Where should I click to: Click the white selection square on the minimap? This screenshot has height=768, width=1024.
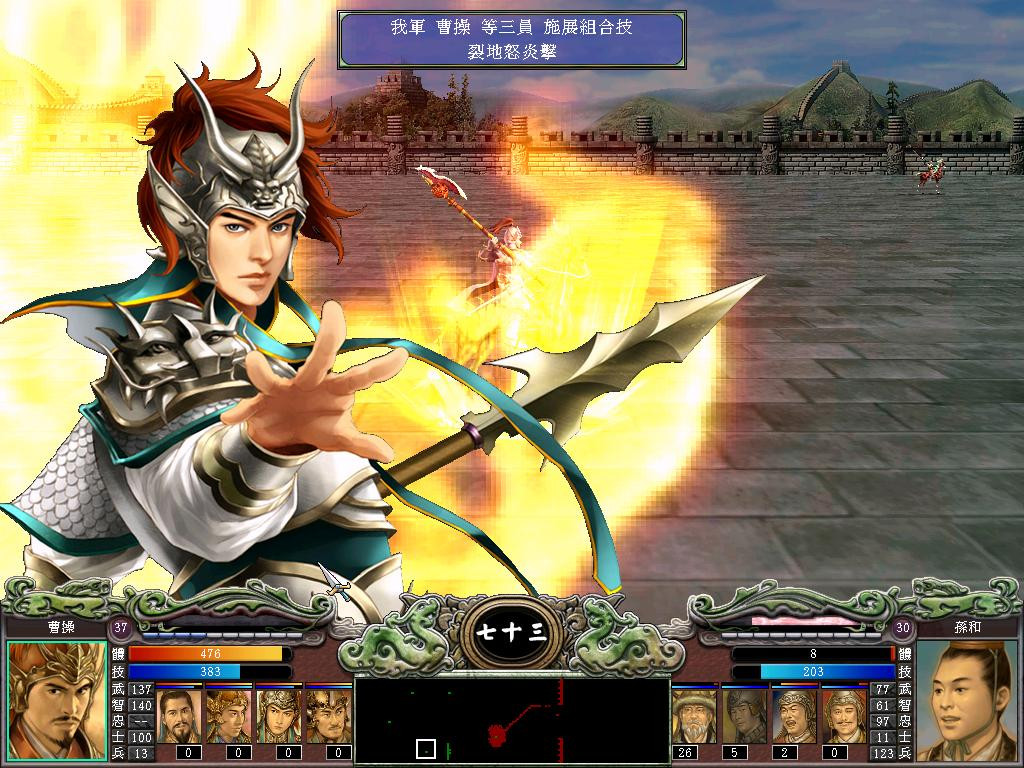[x=426, y=748]
